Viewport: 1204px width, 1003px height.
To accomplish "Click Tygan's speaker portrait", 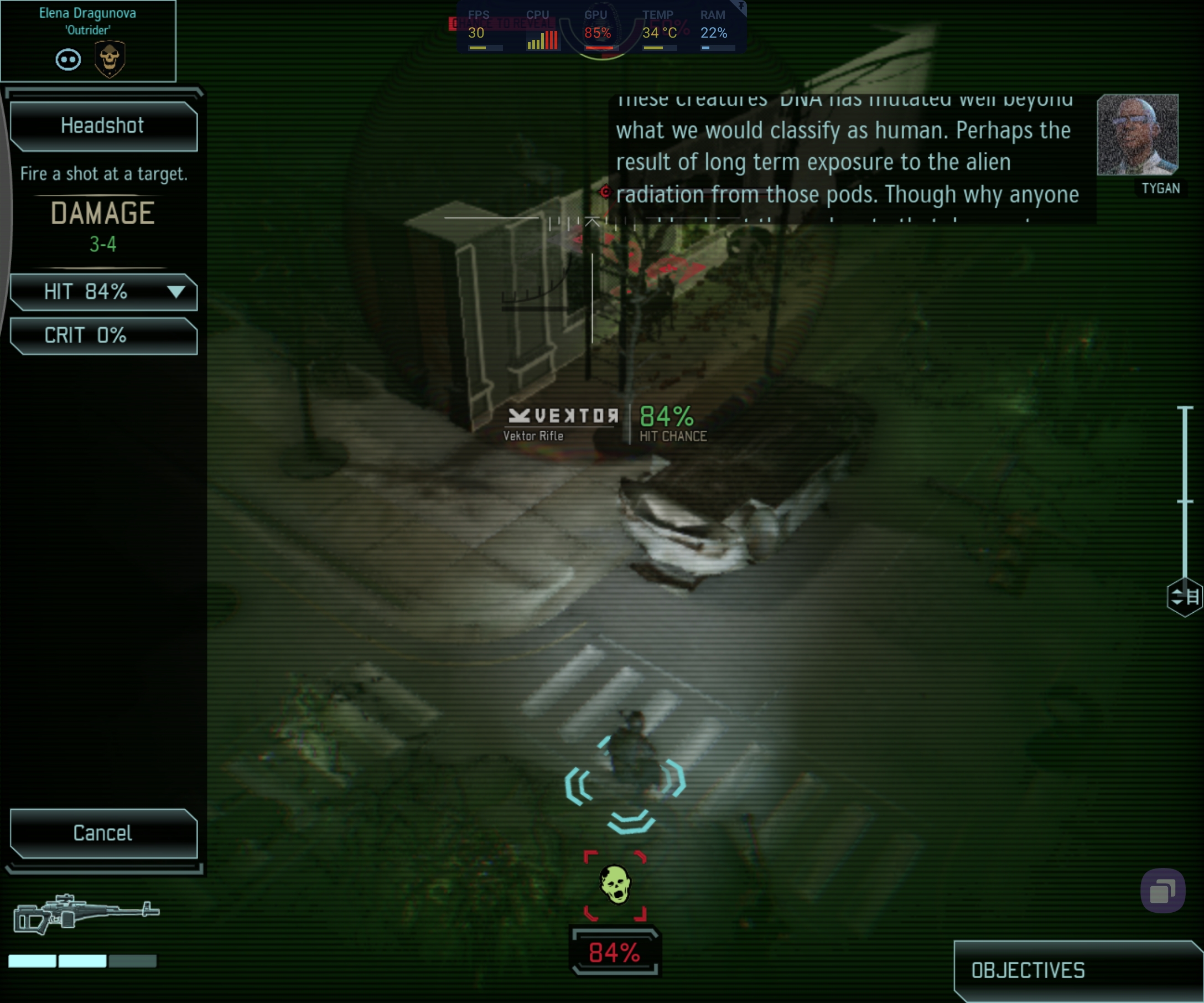I will (x=1138, y=135).
